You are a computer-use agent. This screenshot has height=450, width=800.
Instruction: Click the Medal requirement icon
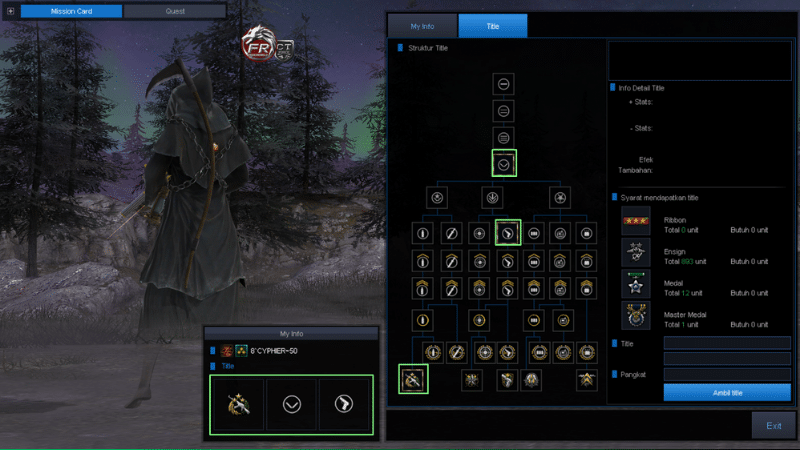point(635,285)
